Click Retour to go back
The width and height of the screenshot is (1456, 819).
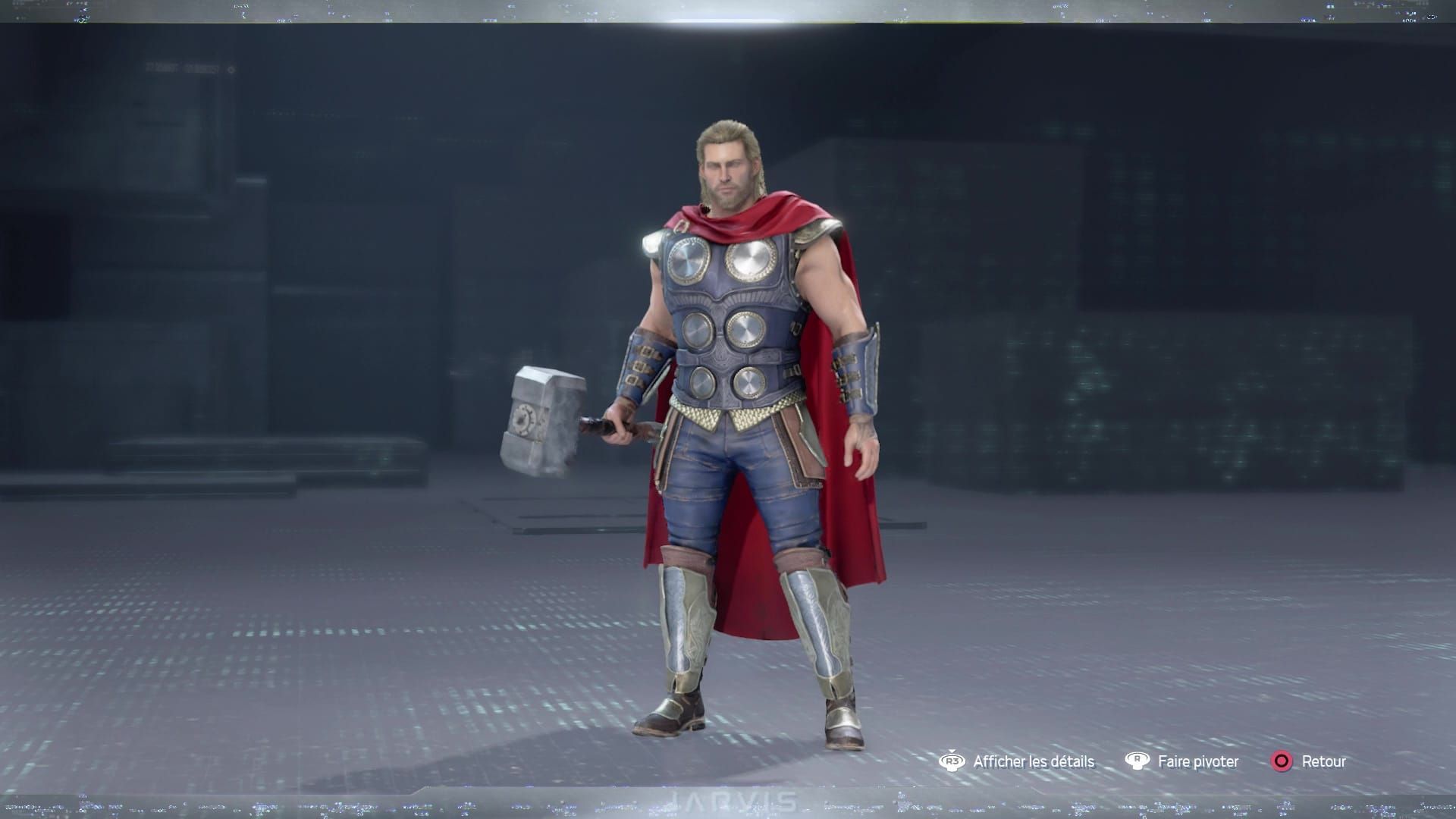click(x=1325, y=761)
